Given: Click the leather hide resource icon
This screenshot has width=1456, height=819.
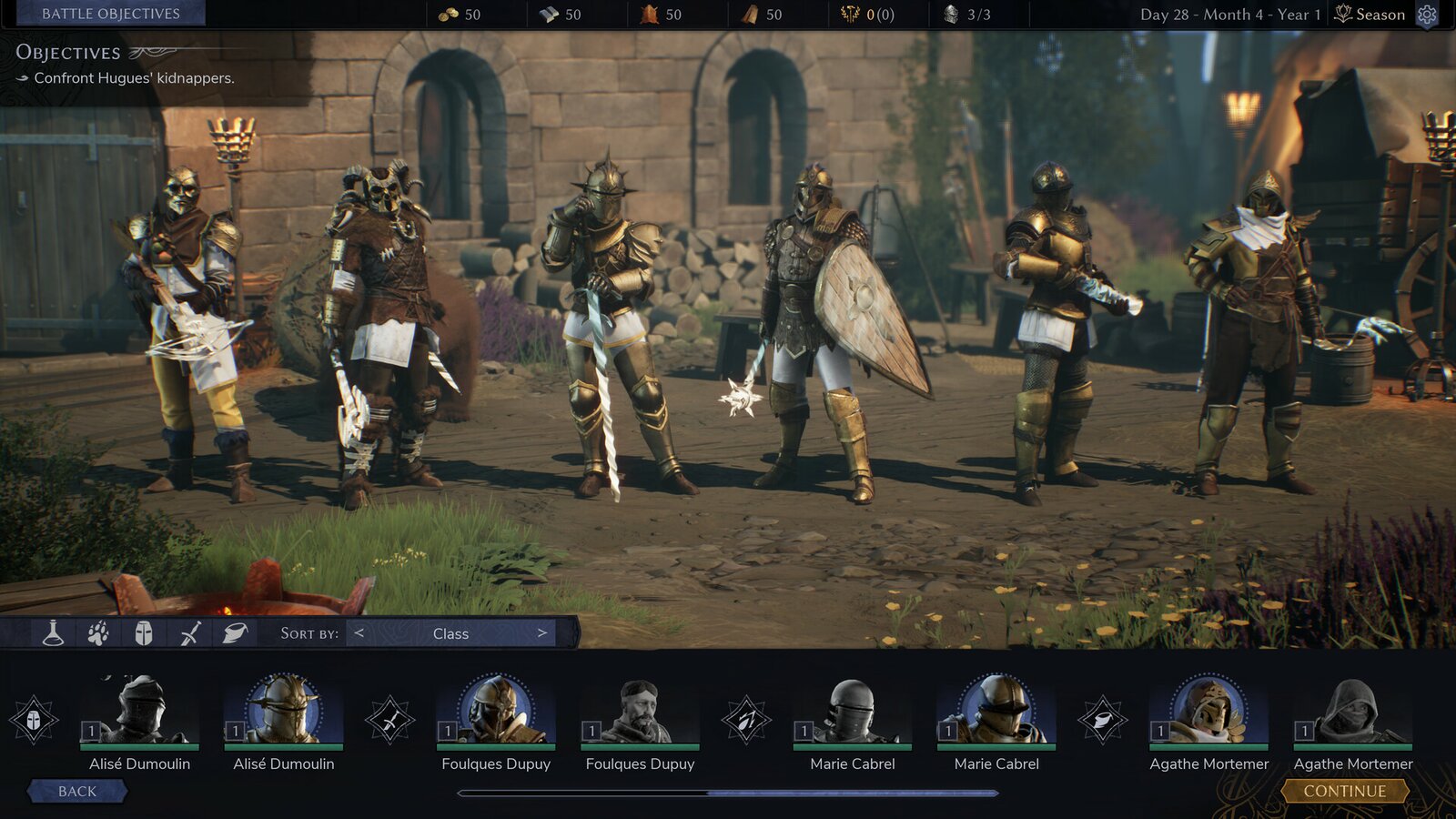Looking at the screenshot, I should [x=652, y=14].
